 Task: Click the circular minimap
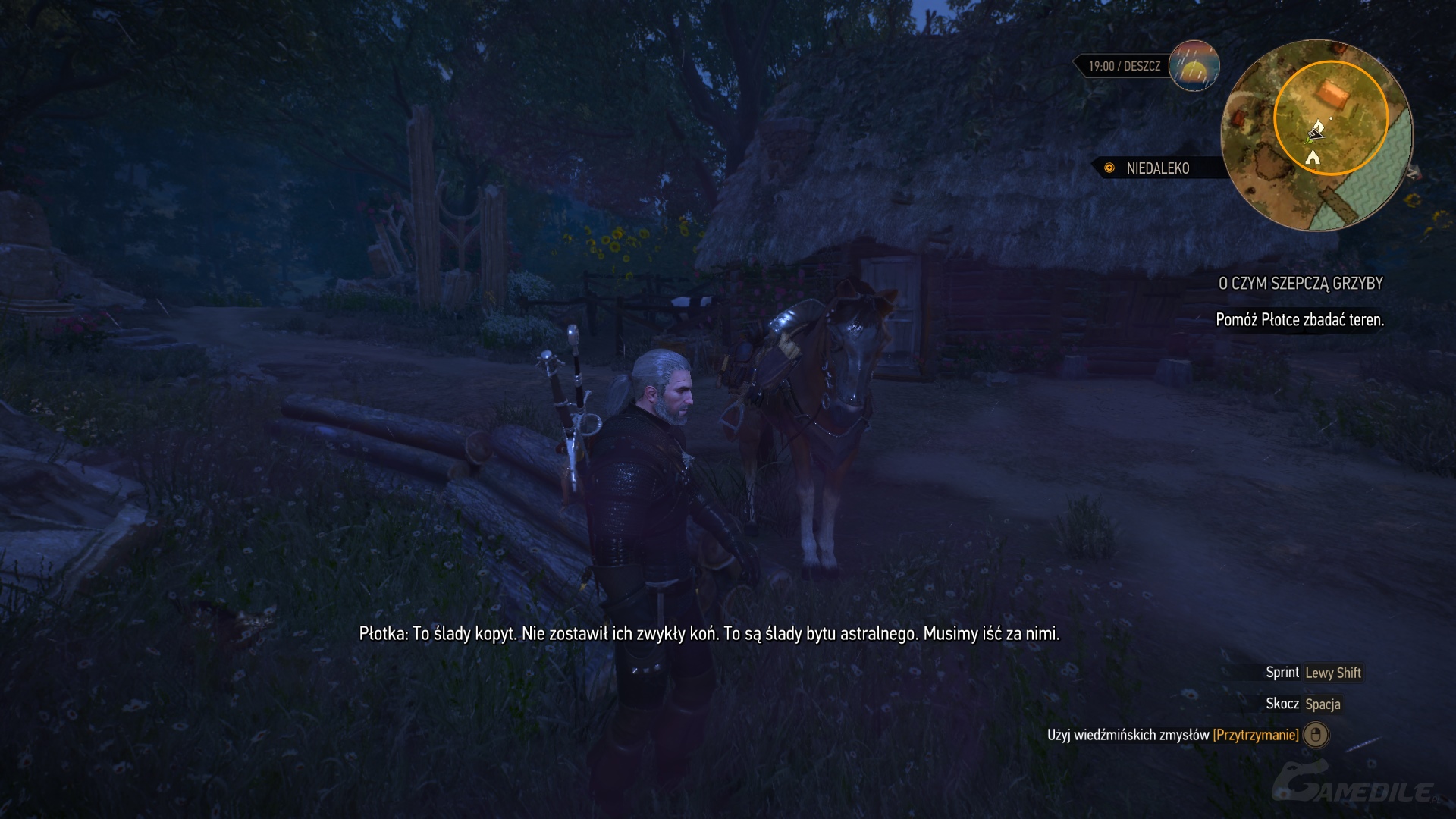(1316, 135)
